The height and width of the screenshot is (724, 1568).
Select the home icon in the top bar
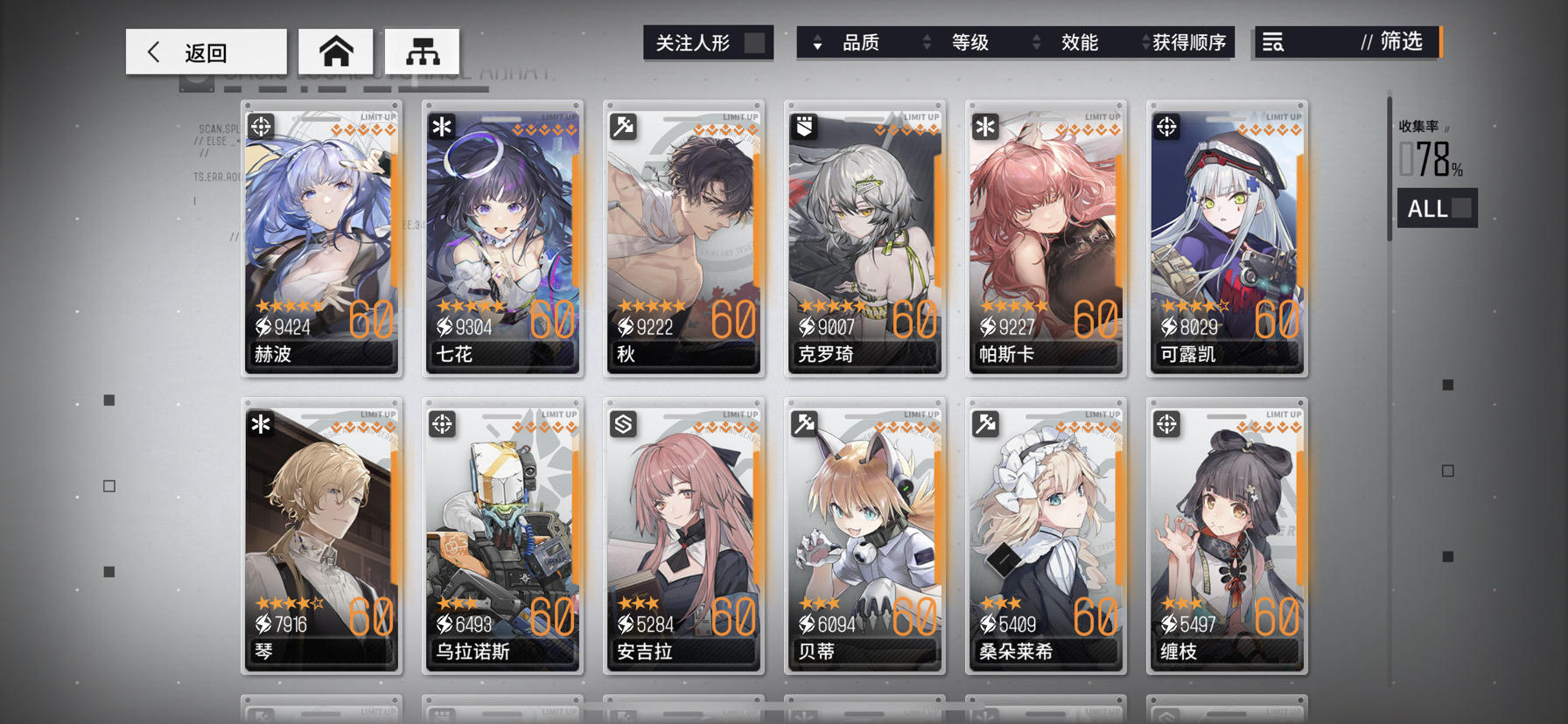[337, 51]
